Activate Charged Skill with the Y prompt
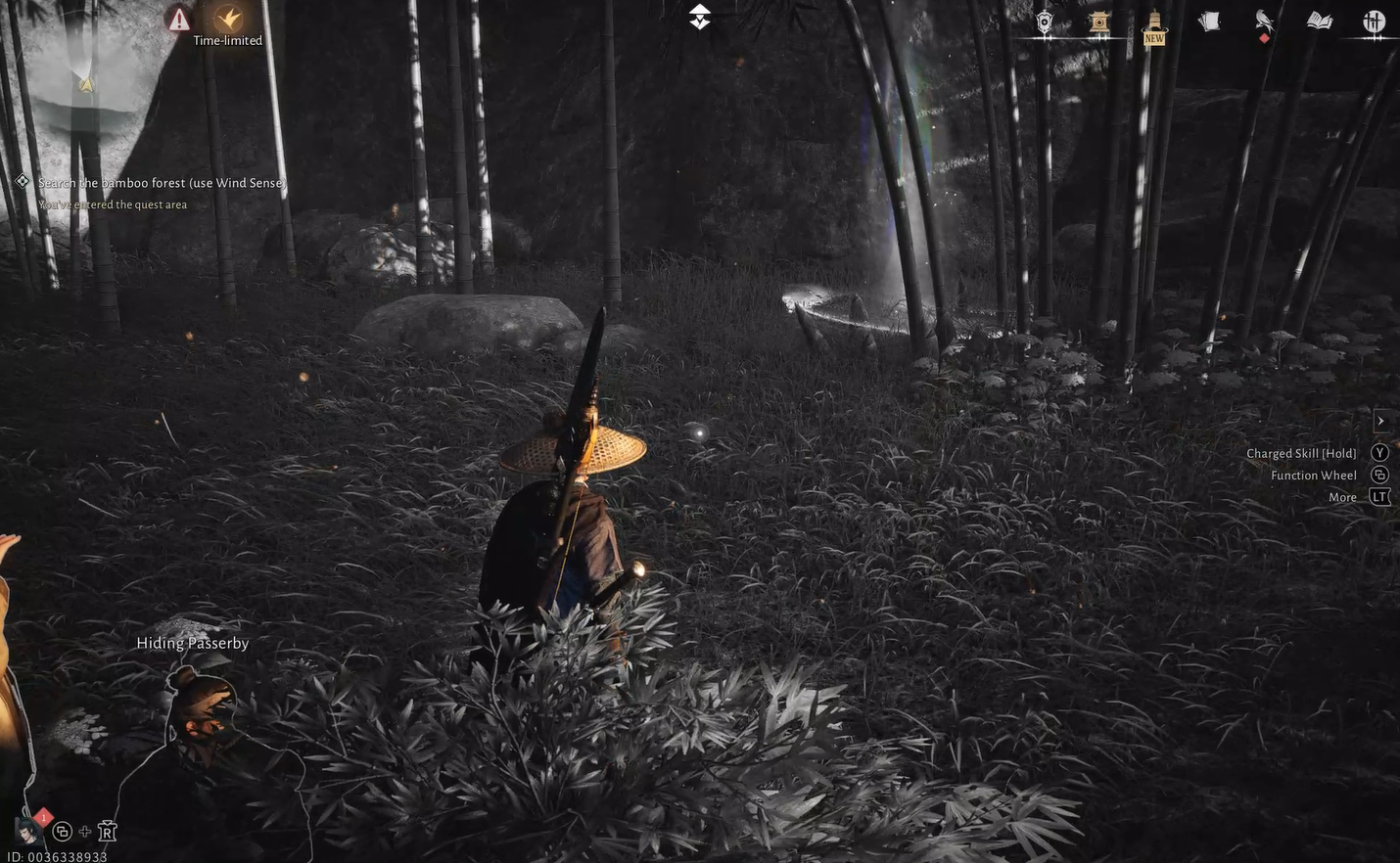 coord(1379,452)
